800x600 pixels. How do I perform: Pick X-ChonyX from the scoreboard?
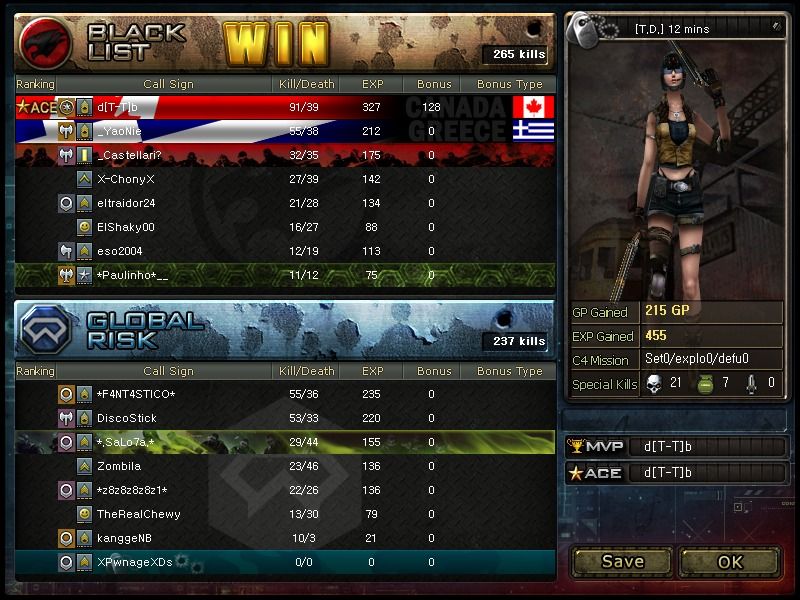126,179
